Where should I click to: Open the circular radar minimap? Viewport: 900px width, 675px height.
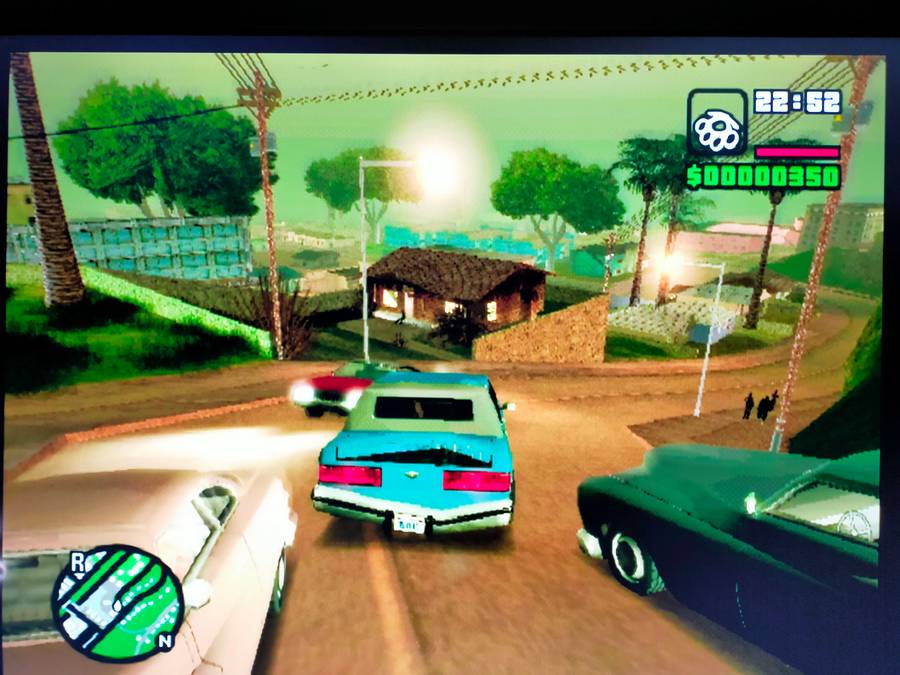[x=117, y=603]
